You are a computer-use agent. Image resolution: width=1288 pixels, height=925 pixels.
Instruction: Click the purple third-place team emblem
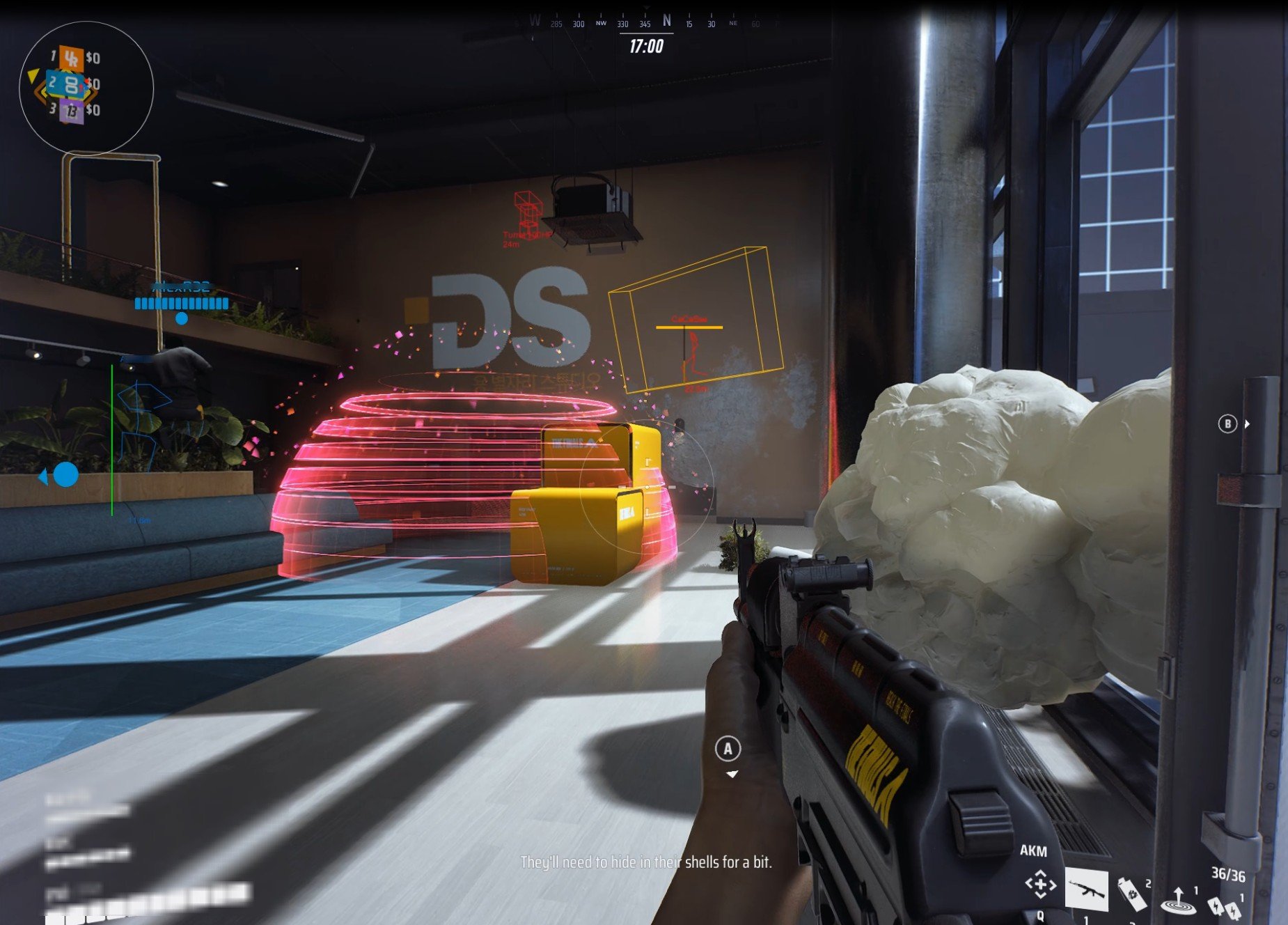(71, 111)
